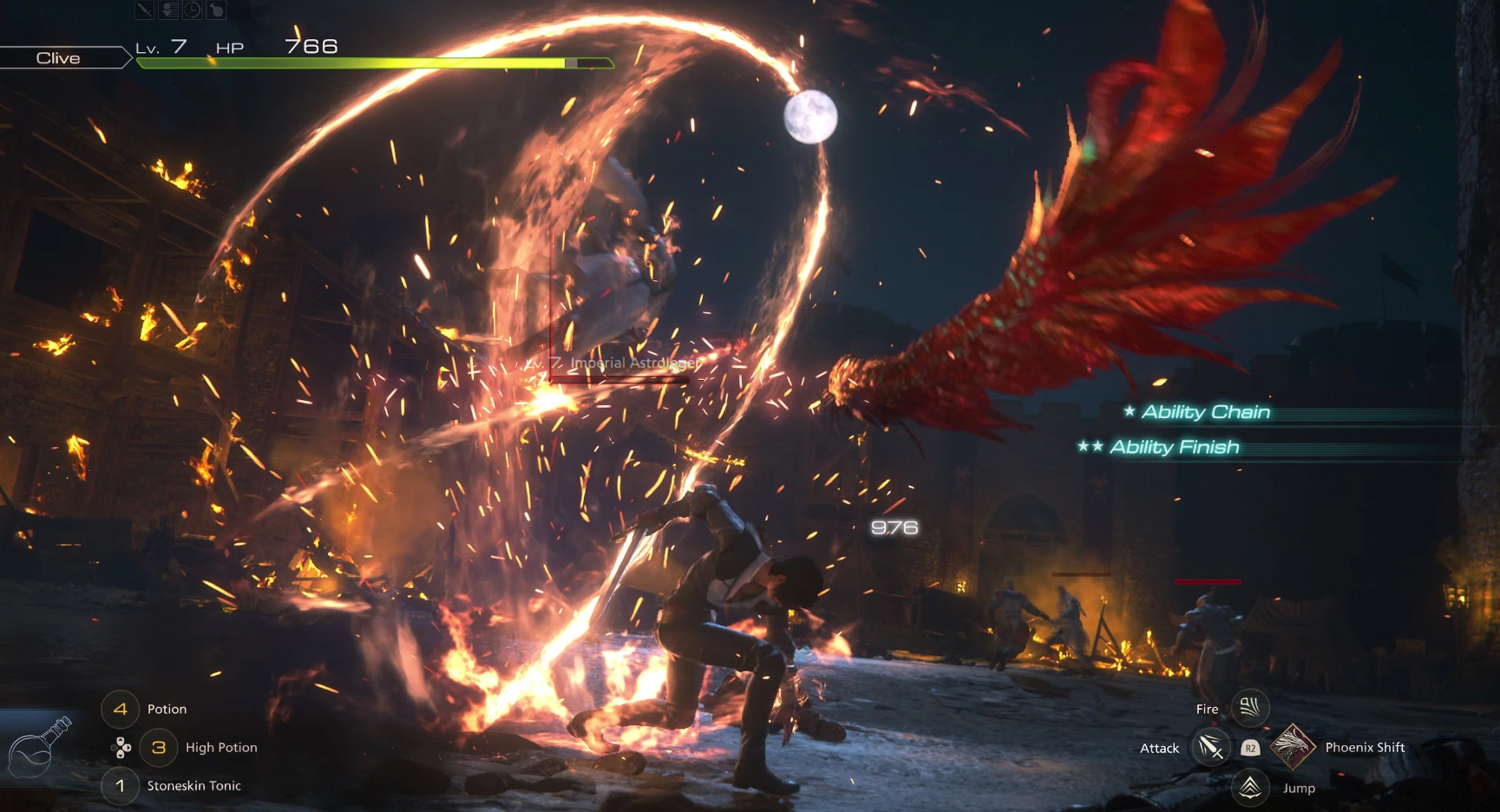Screen dimensions: 1500x812
Task: Trigger the Phoenix Shift ability icon
Action: coord(1292,746)
